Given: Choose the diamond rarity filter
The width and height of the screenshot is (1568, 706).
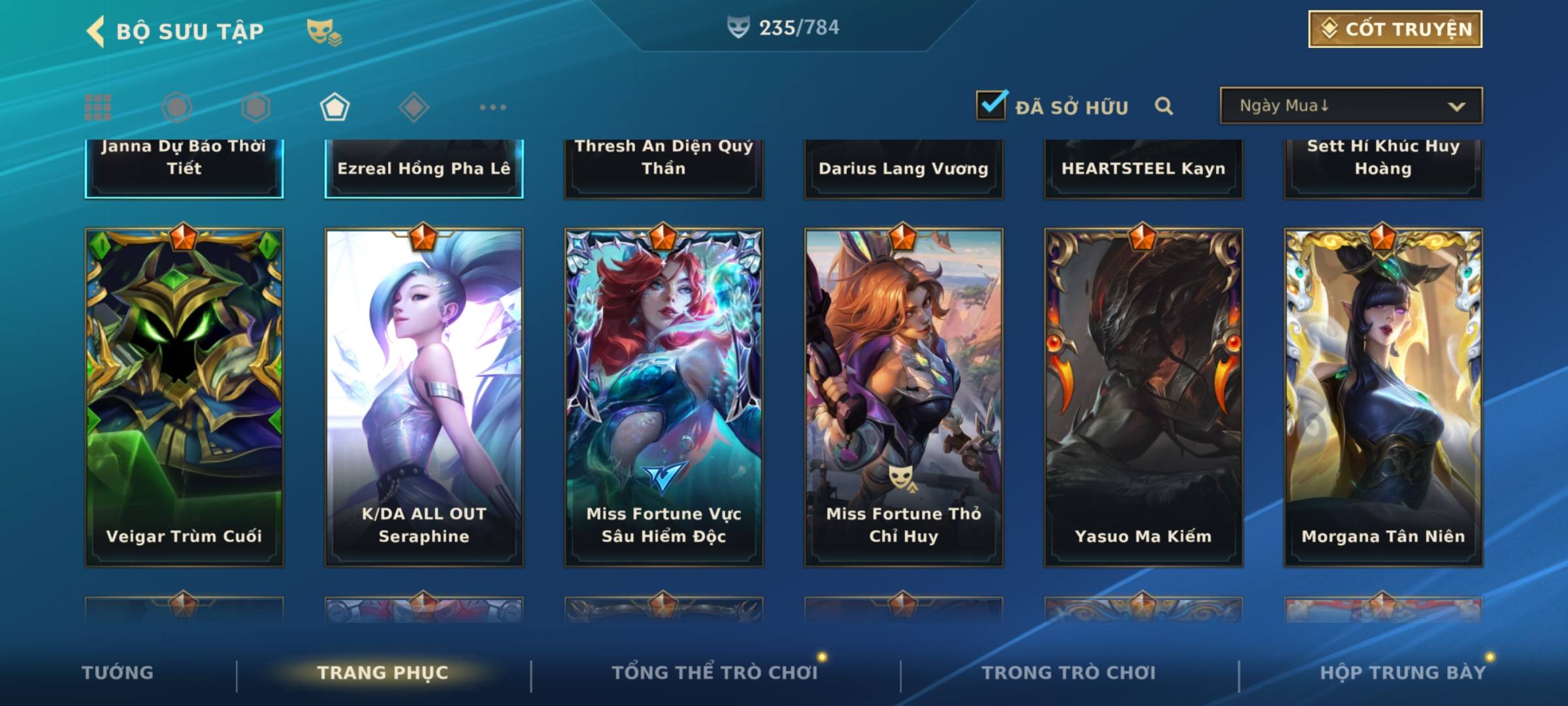Looking at the screenshot, I should coord(414,107).
